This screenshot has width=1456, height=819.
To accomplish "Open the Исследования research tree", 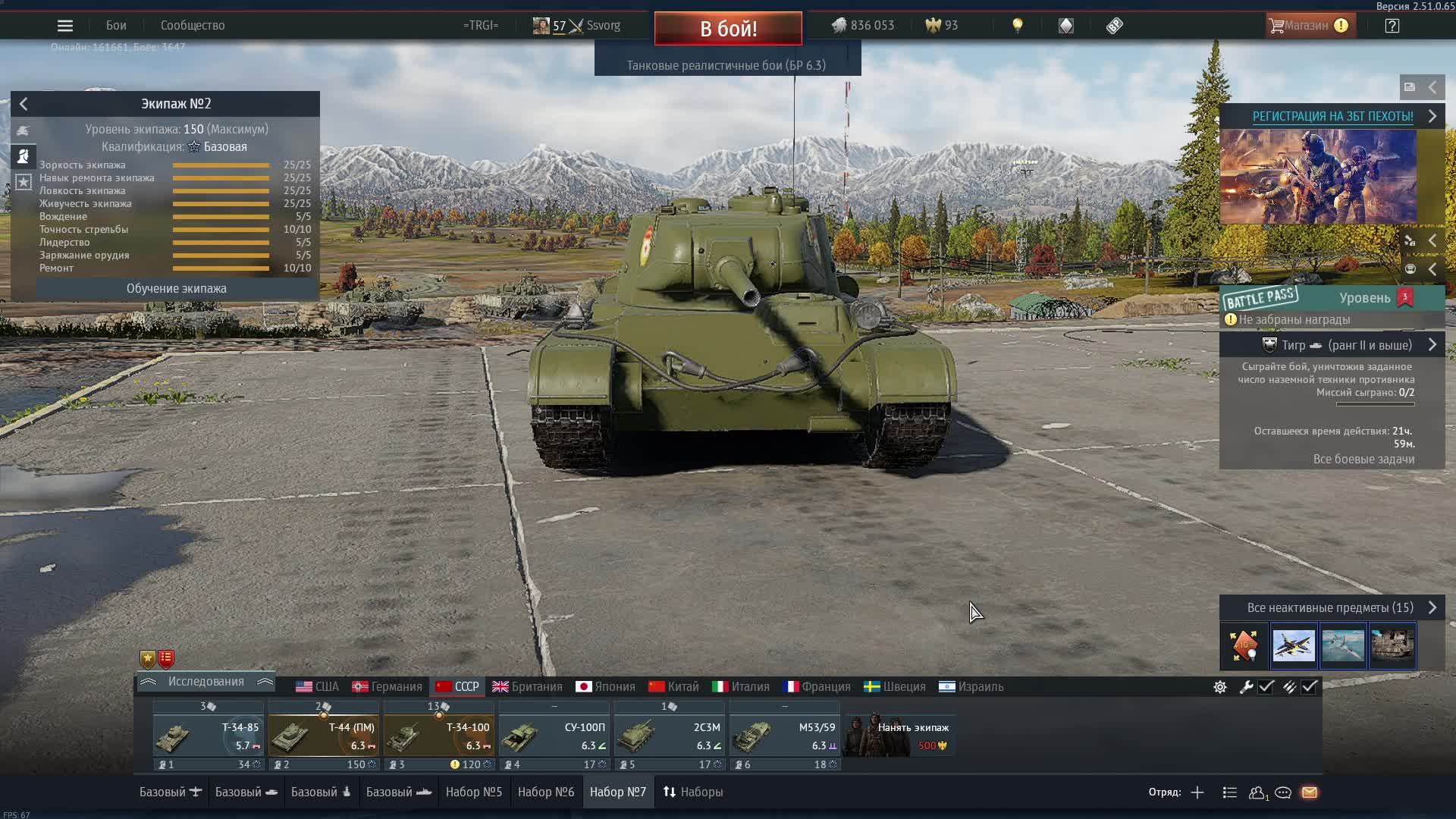I will pos(206,682).
